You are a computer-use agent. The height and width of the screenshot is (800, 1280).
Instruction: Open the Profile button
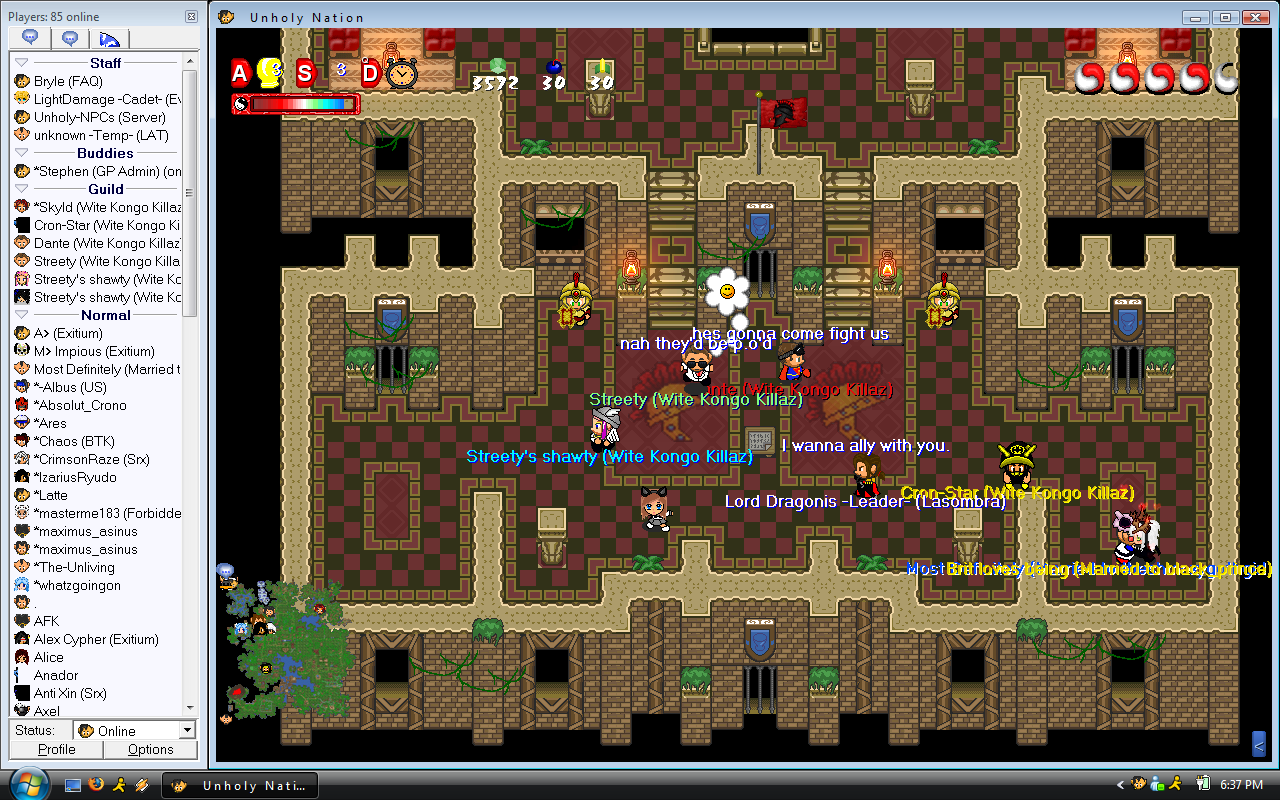point(57,749)
